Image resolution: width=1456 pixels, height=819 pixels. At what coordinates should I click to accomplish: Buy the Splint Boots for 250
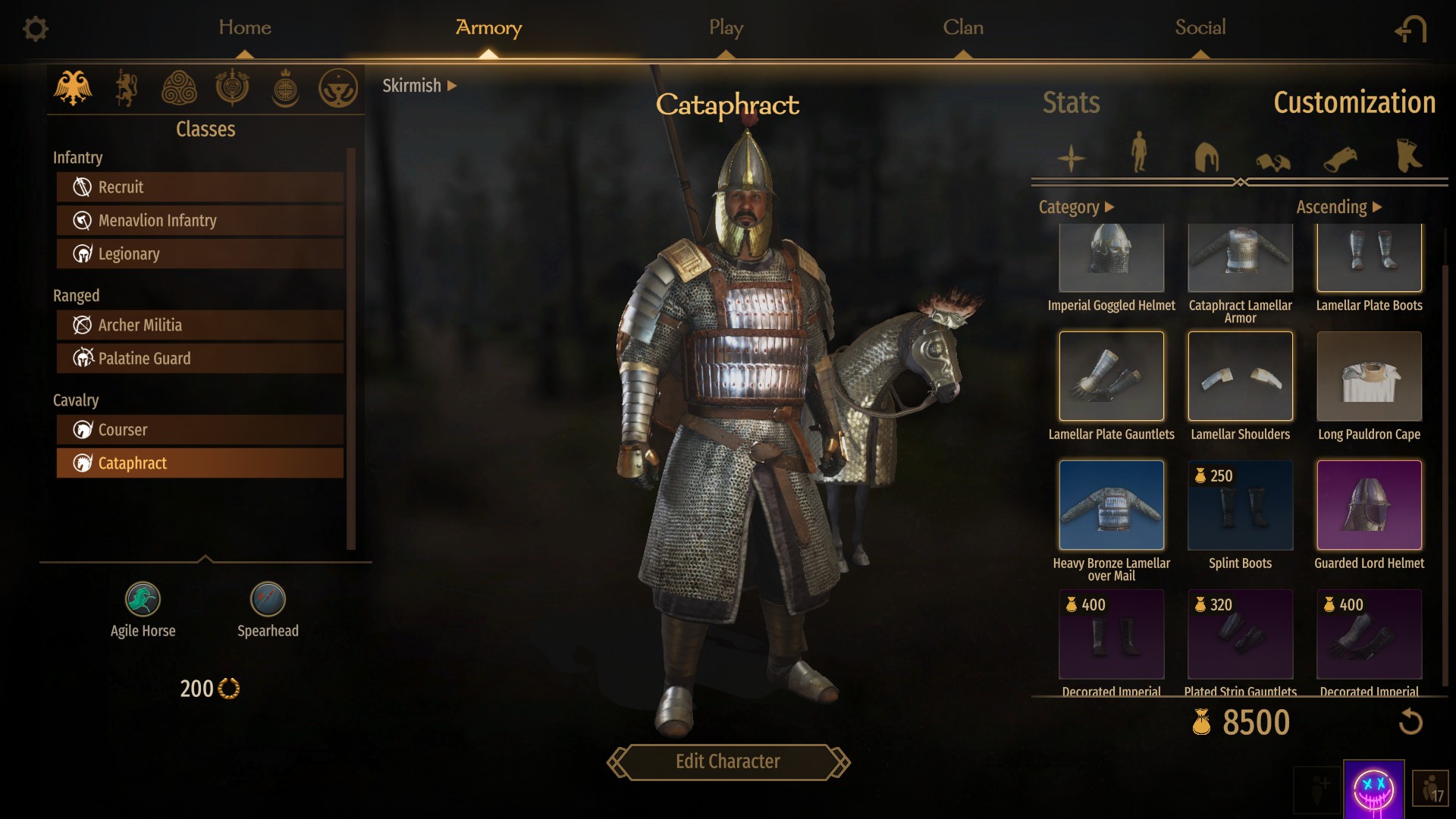coord(1240,505)
